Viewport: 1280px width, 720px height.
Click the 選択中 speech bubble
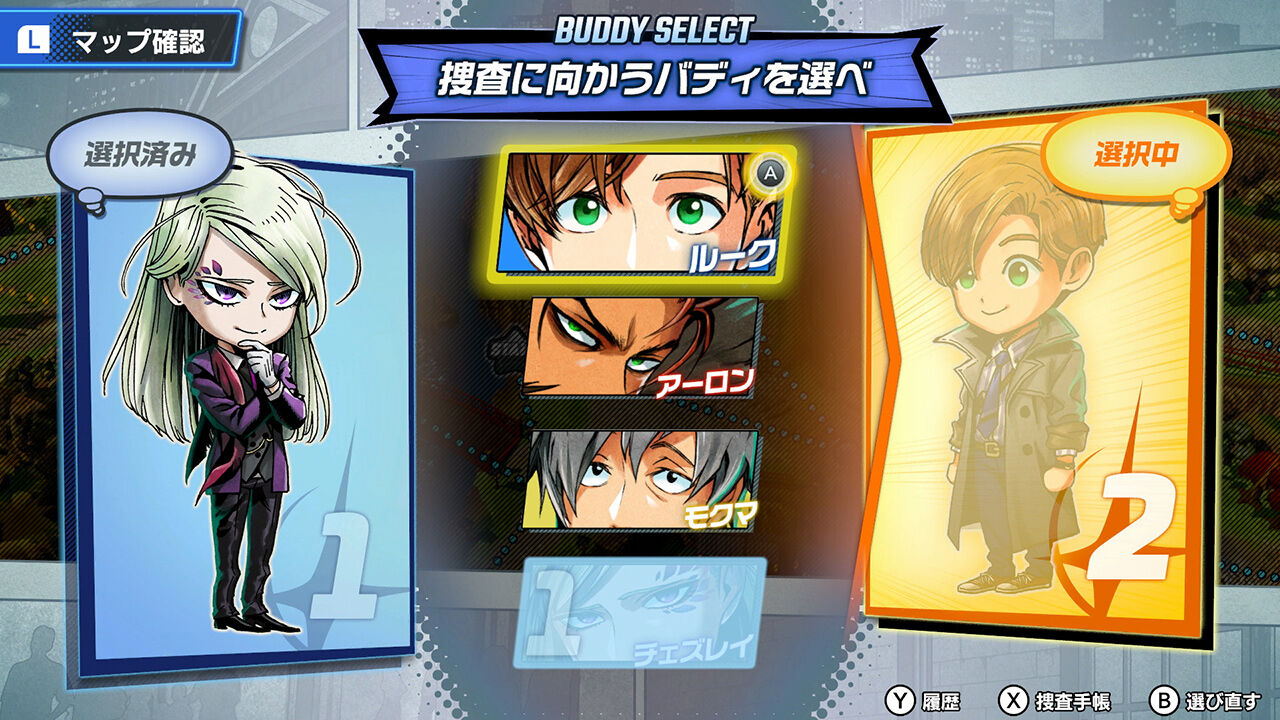click(x=1139, y=155)
